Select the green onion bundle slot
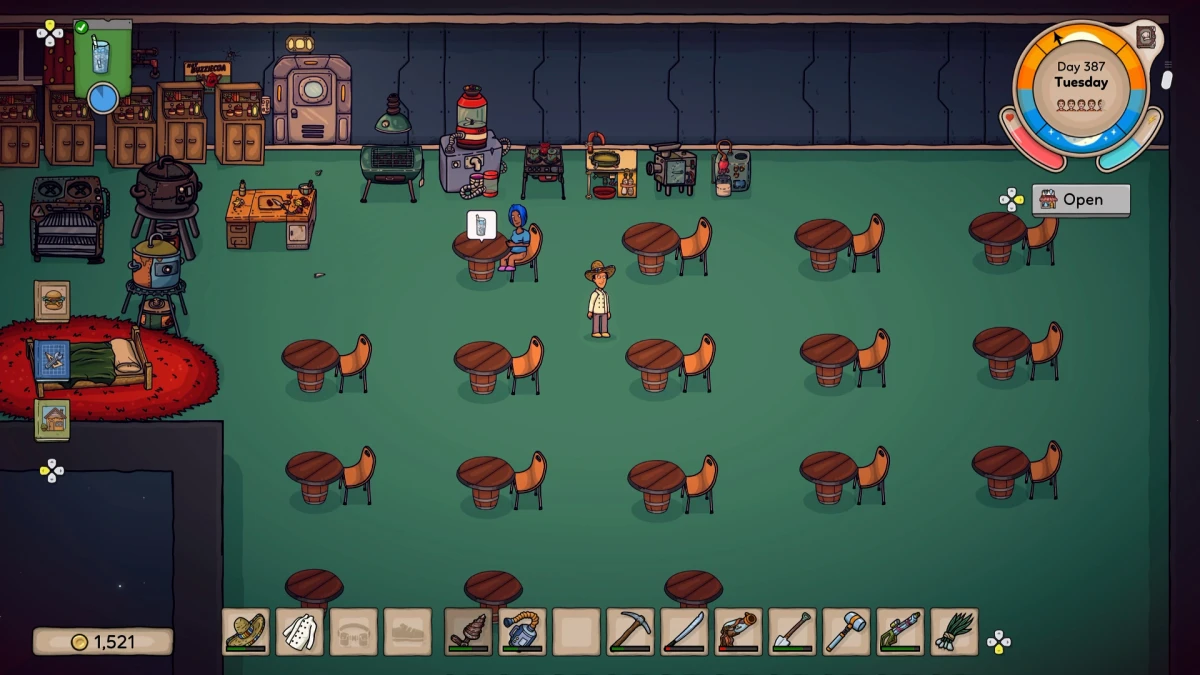Viewport: 1200px width, 675px height. [x=954, y=632]
